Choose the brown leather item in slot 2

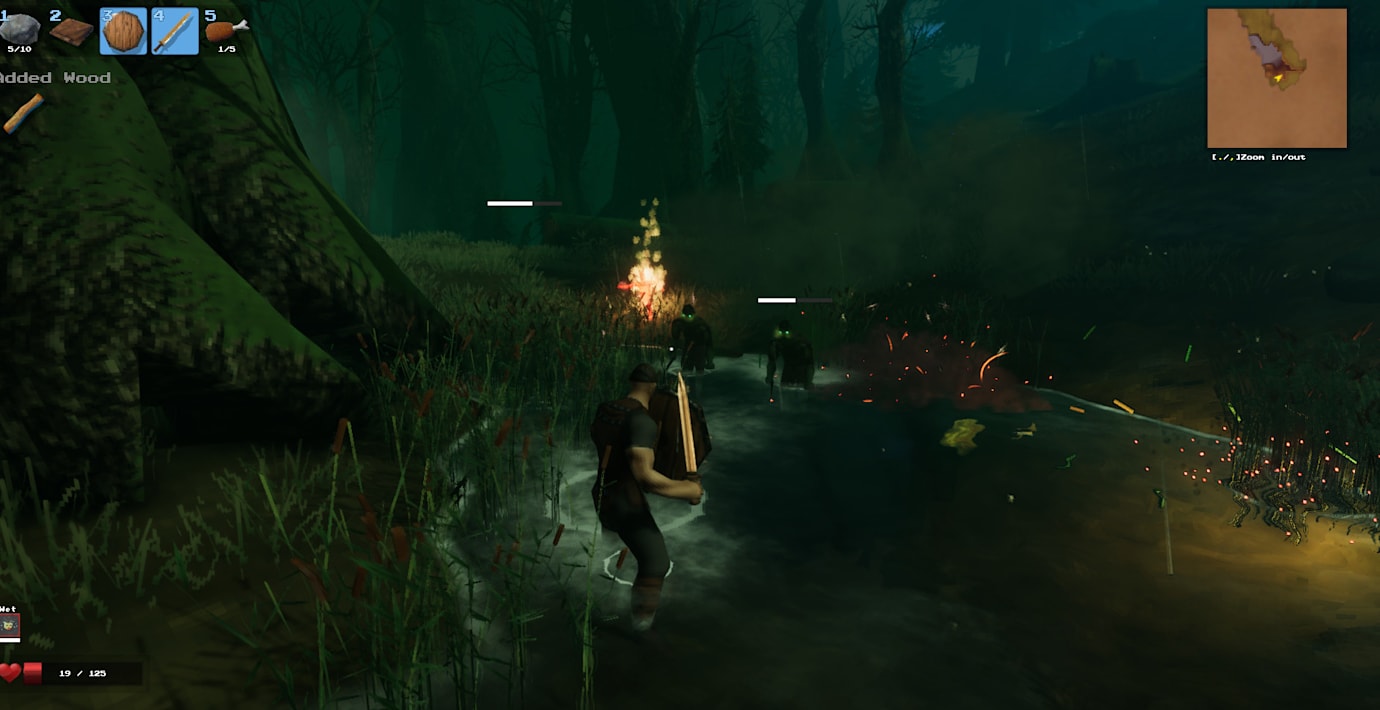[71, 31]
